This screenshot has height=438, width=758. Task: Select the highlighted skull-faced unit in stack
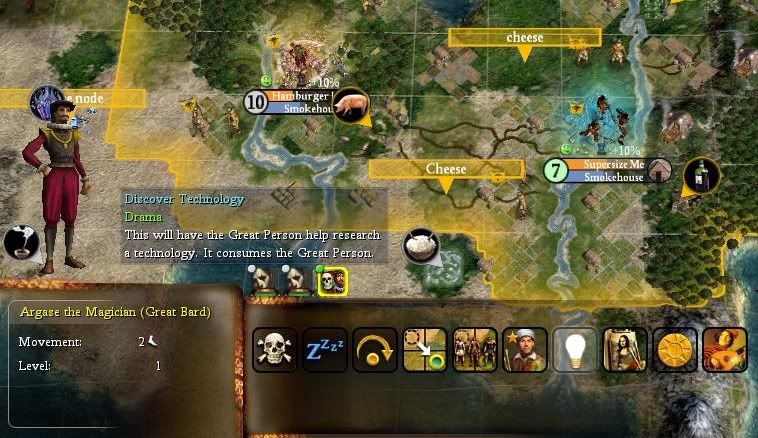[x=332, y=281]
